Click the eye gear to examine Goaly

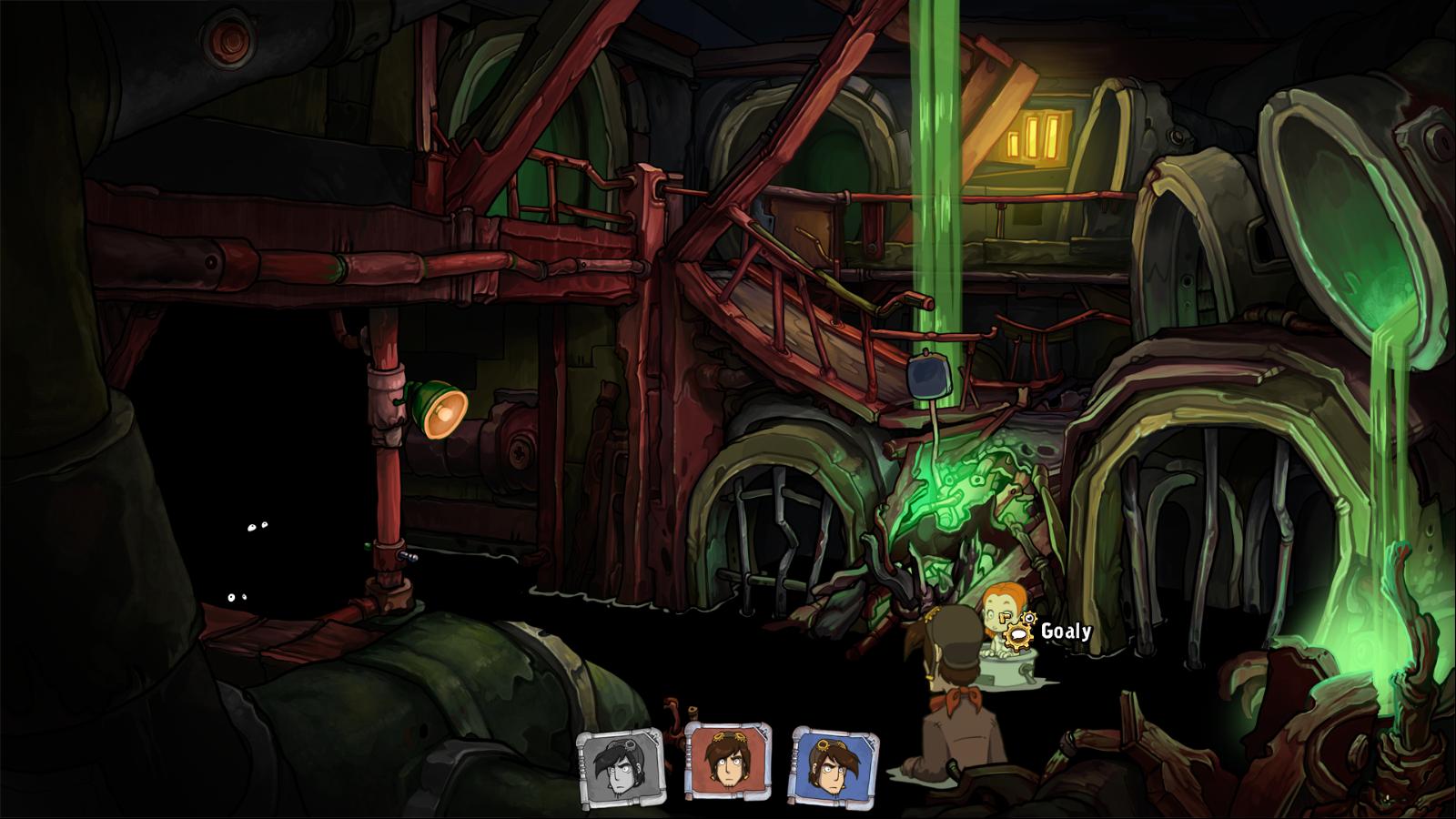(1030, 619)
